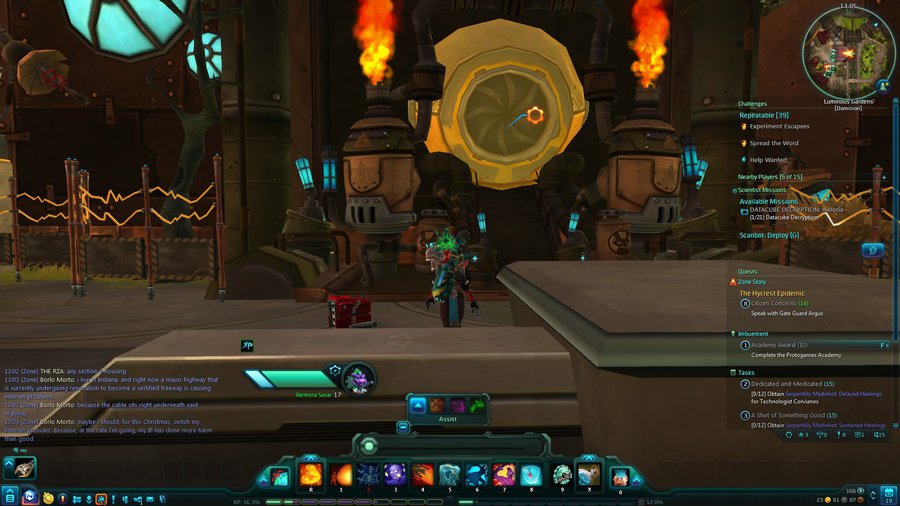Trigger the ability in hotbar slot 7
The image size is (900, 506).
[x=504, y=475]
